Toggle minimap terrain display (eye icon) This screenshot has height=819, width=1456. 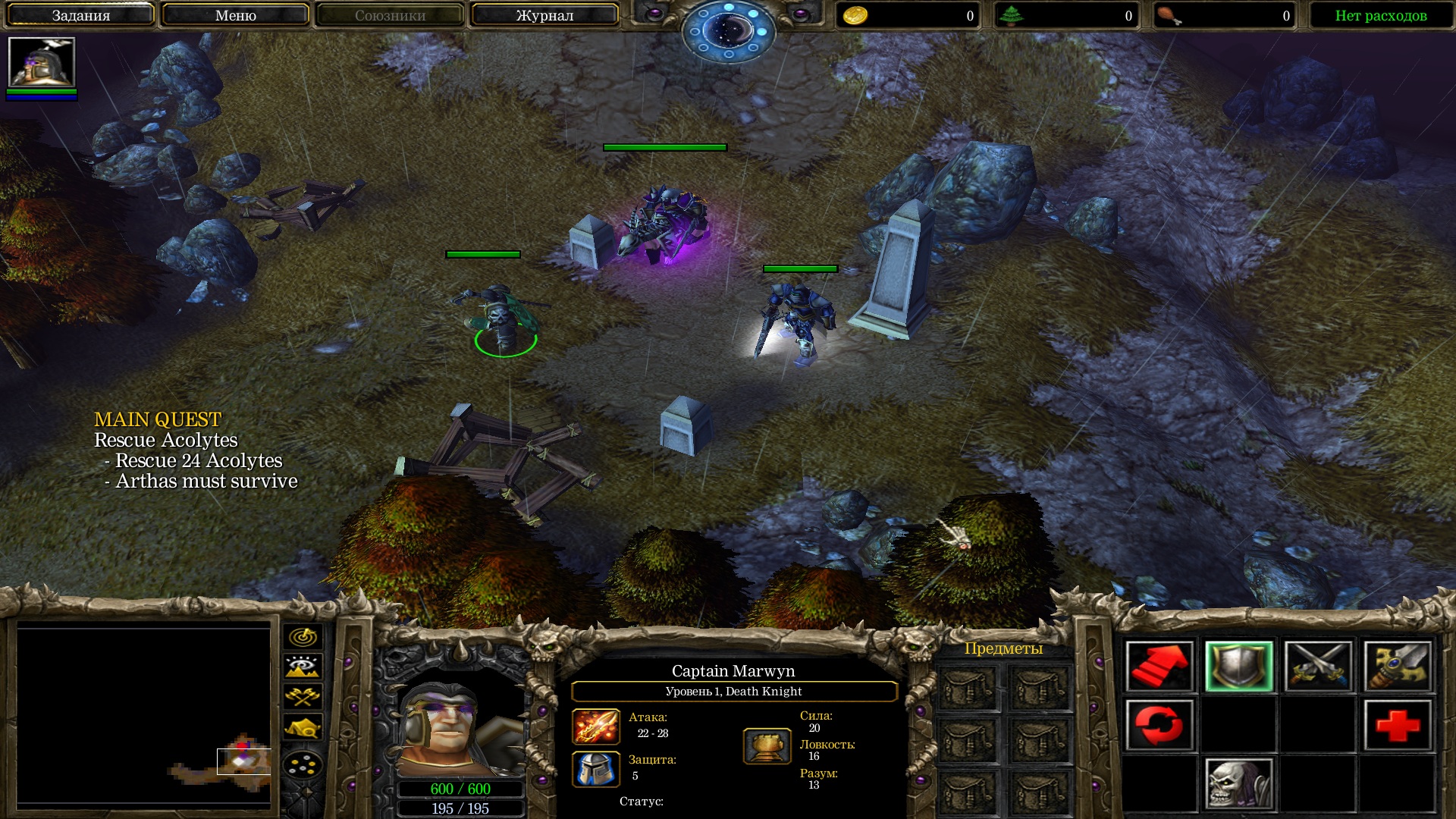(x=303, y=667)
